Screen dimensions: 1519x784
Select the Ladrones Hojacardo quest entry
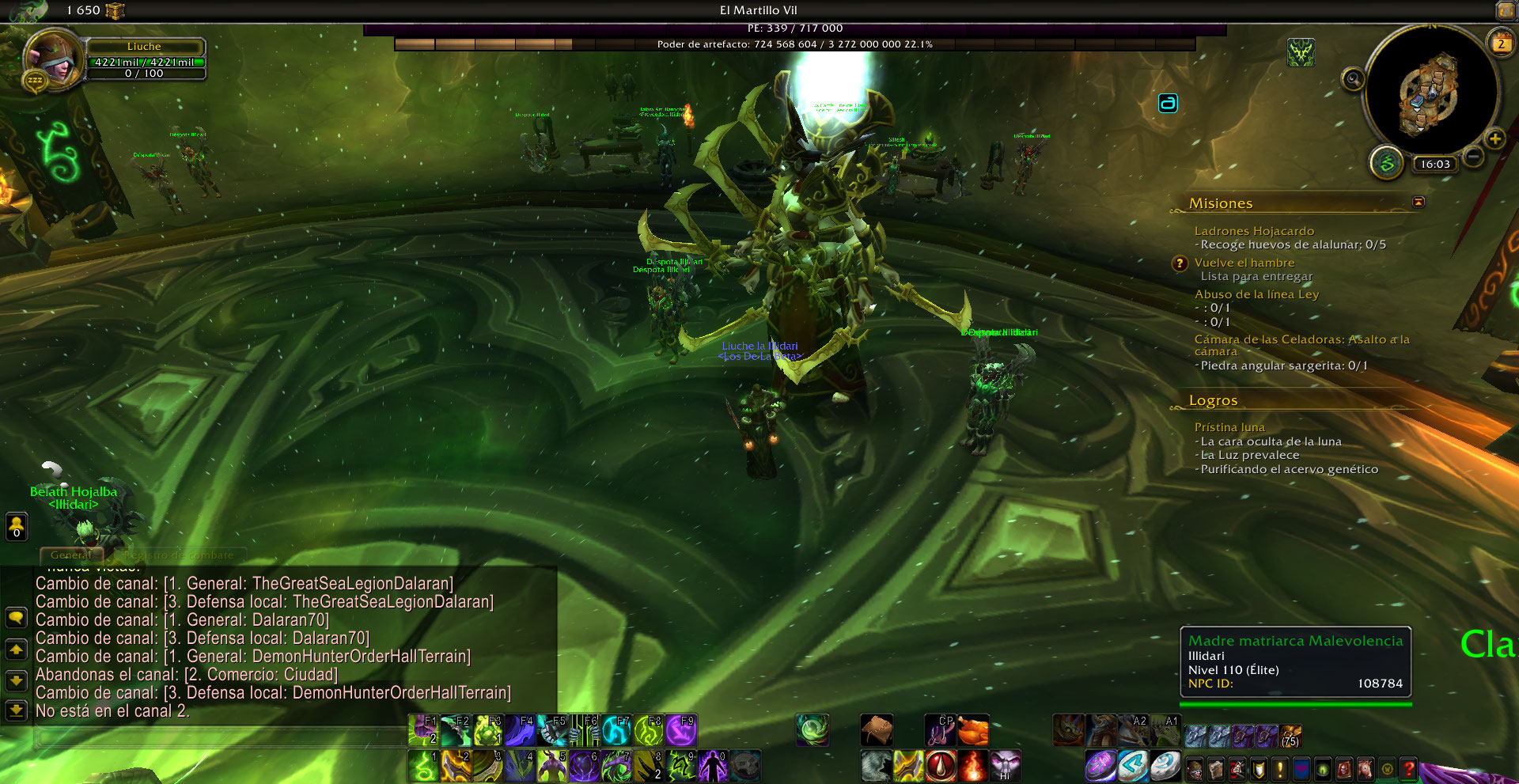pos(1254,231)
